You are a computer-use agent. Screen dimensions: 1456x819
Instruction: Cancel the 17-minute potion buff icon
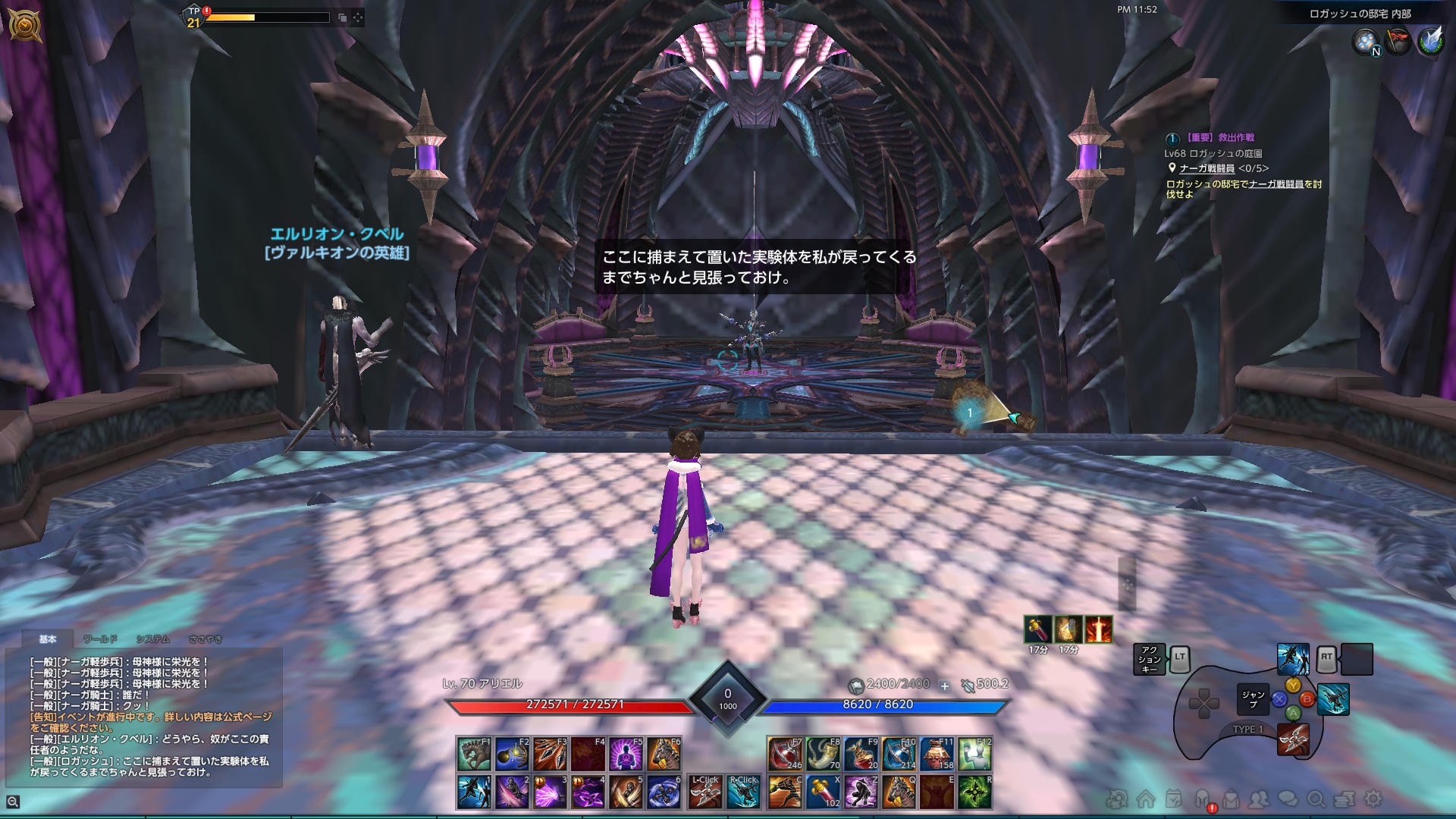click(1037, 629)
